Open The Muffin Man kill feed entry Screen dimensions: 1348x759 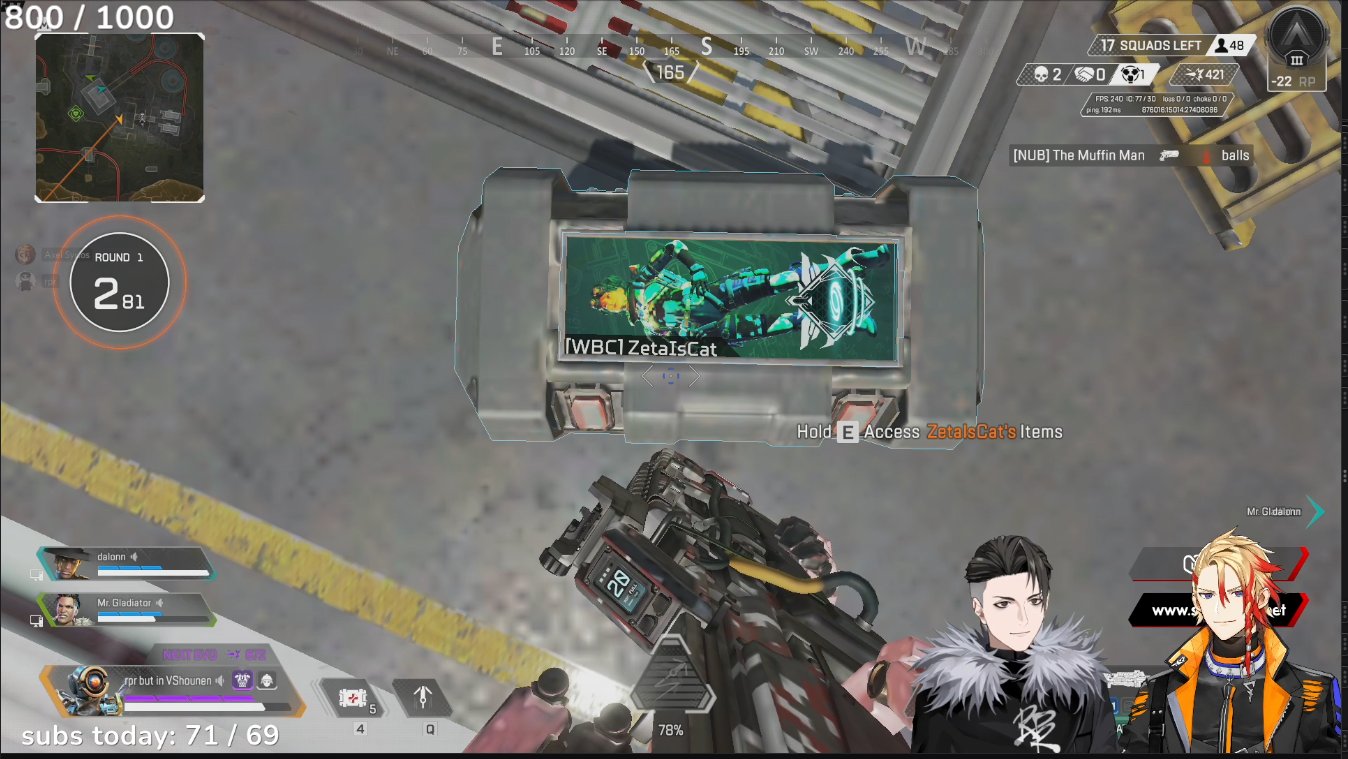1110,155
